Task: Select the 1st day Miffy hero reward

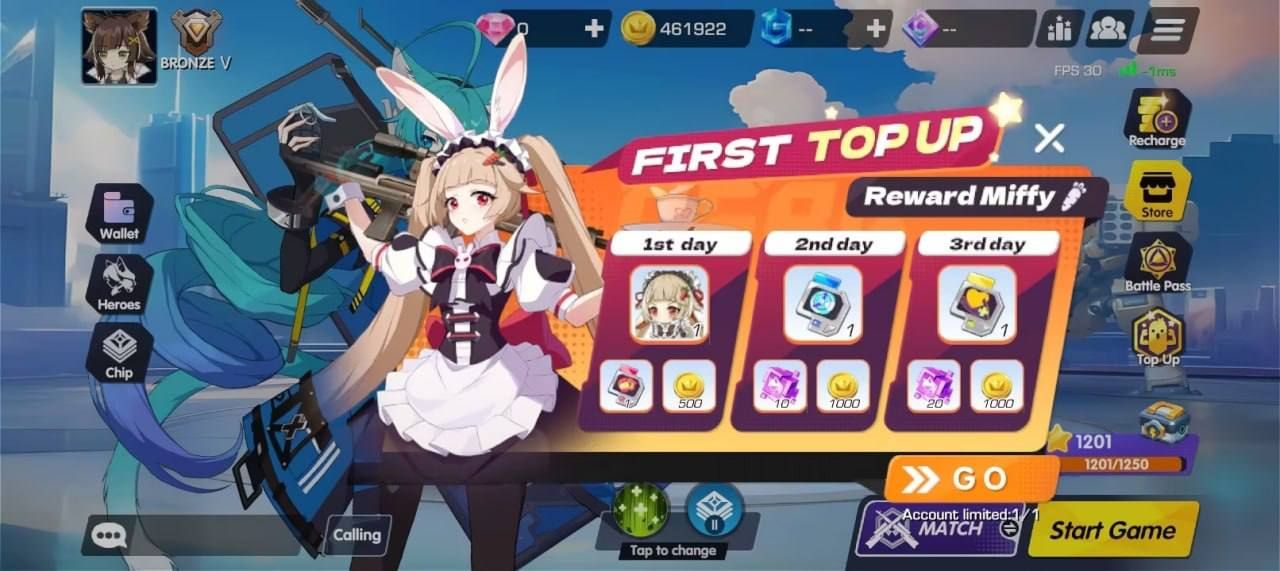Action: click(669, 304)
